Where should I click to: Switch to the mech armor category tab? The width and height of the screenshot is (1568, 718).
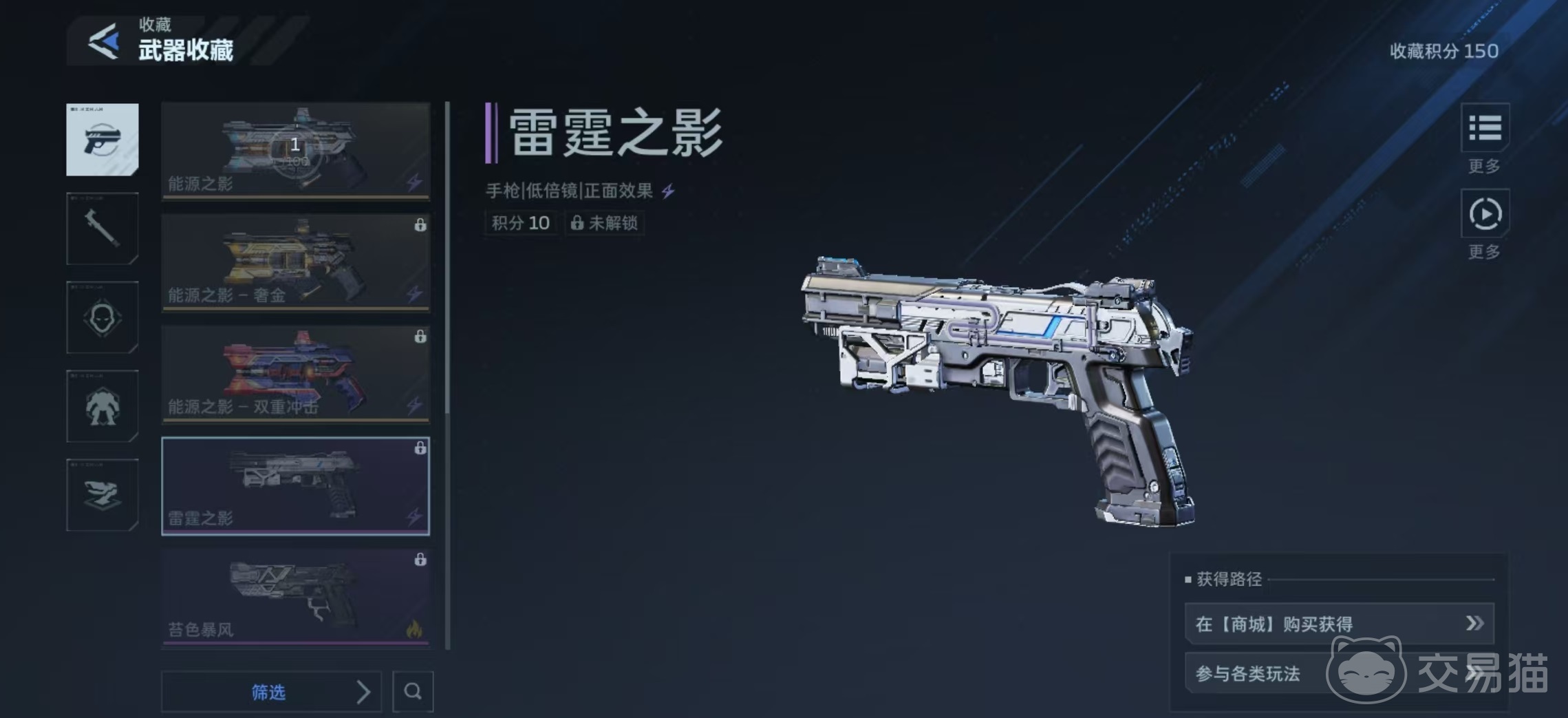pos(103,406)
